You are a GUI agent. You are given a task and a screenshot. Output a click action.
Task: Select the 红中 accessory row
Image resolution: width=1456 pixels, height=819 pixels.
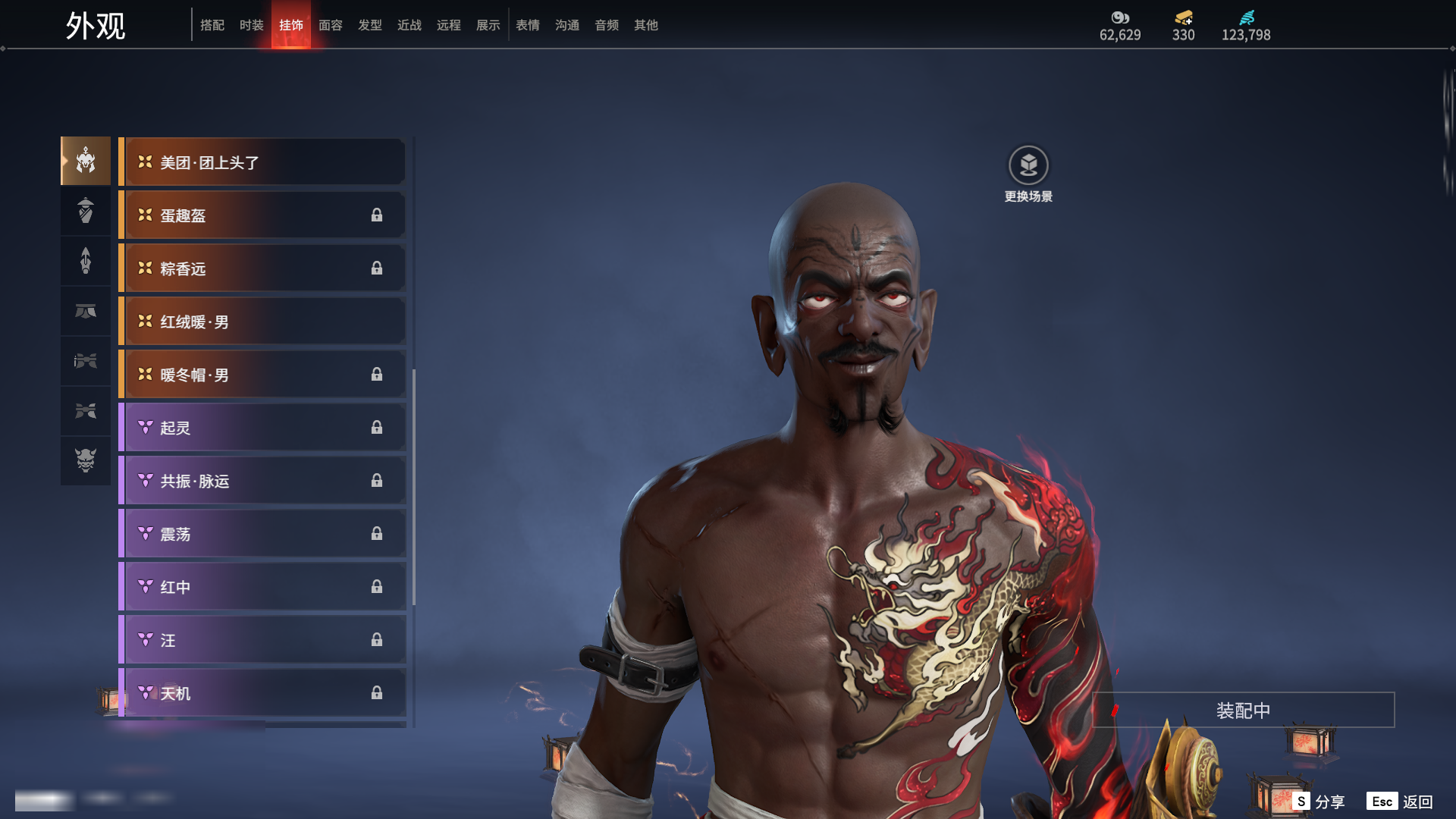click(262, 587)
